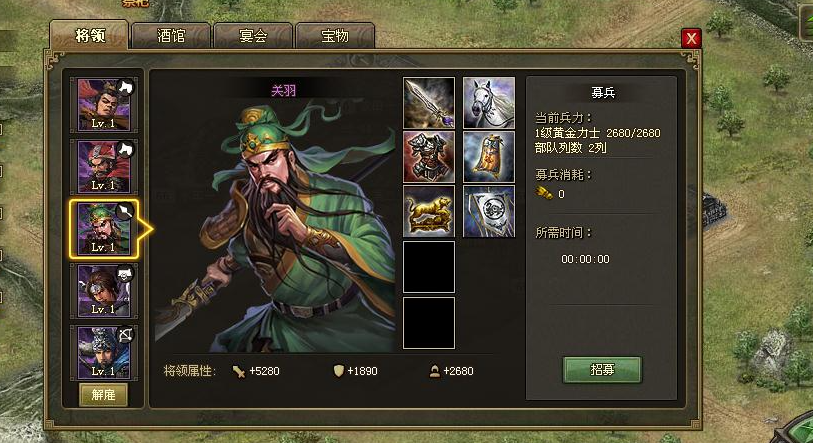Show the 宝物 tab
This screenshot has width=813, height=443.
(x=334, y=37)
